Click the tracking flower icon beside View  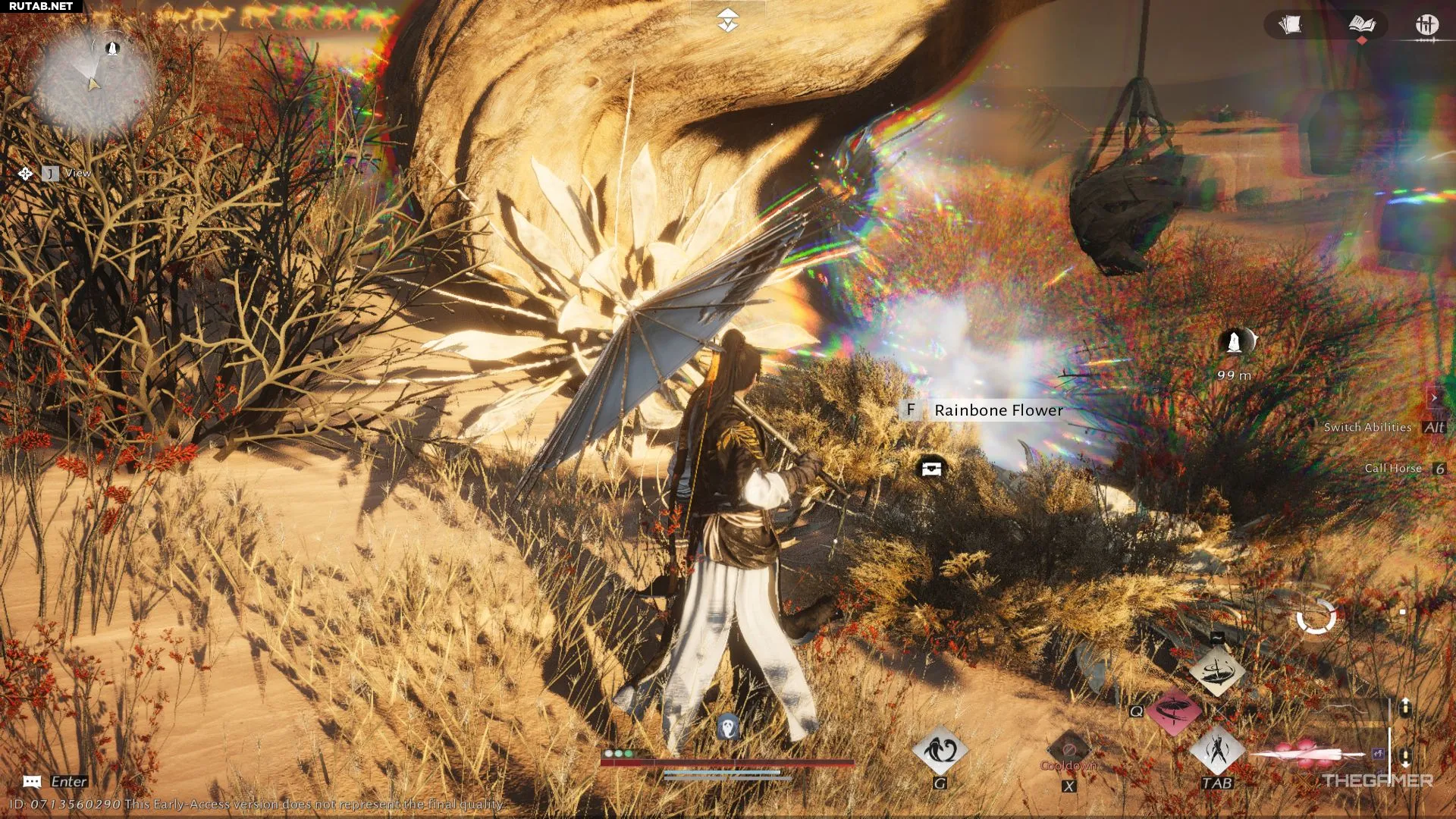coord(26,174)
